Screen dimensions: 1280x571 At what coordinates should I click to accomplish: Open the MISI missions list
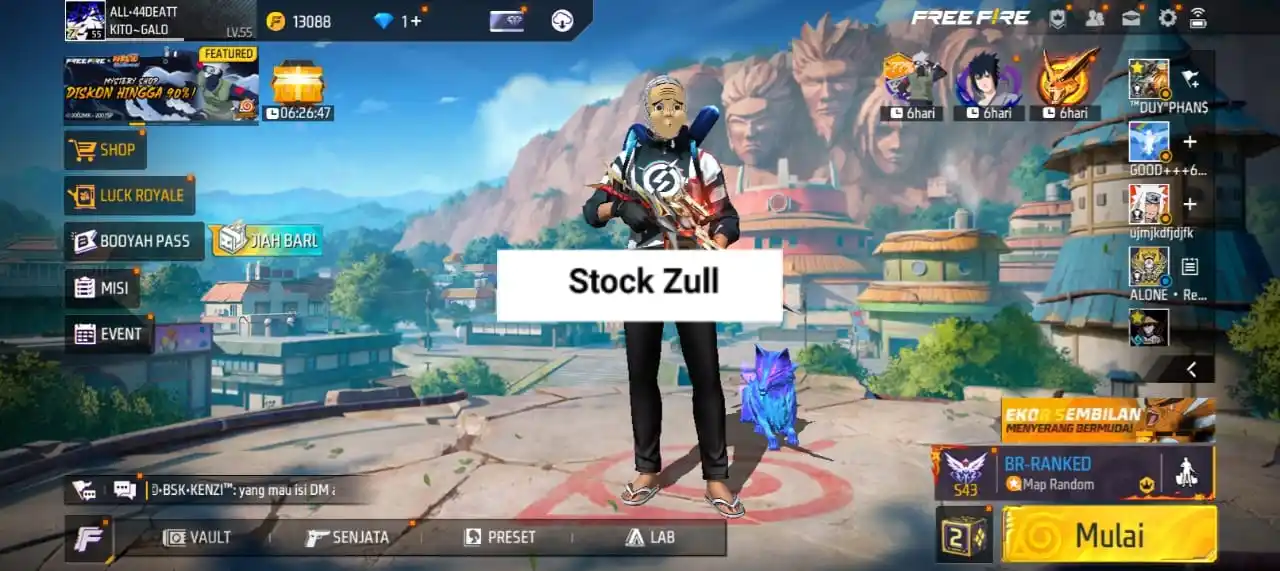point(103,288)
